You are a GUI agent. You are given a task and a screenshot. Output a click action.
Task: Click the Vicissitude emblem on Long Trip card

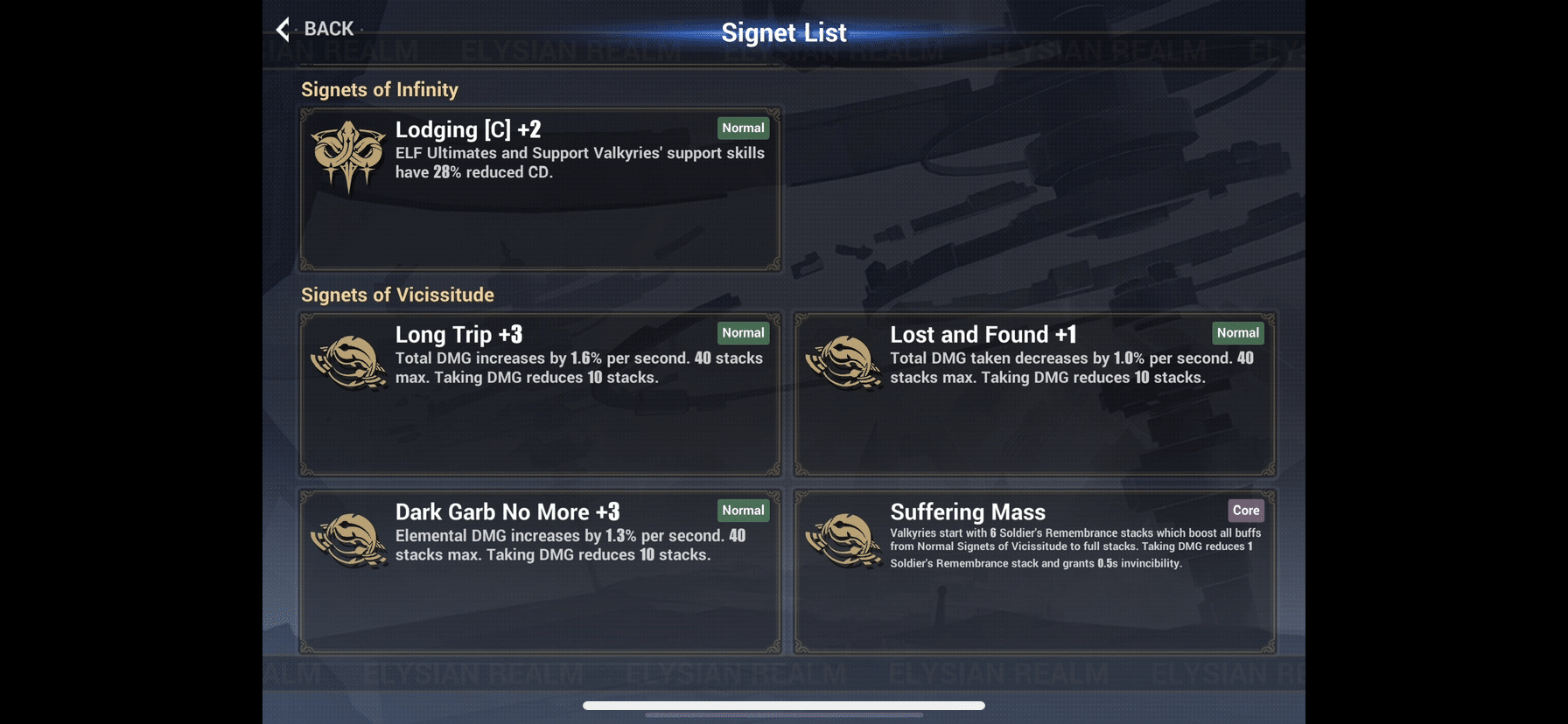pos(348,360)
